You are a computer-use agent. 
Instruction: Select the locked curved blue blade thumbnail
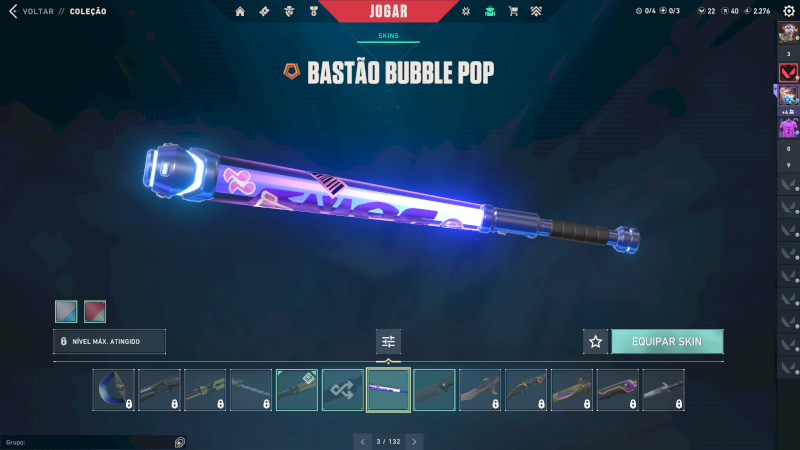pyautogui.click(x=114, y=390)
